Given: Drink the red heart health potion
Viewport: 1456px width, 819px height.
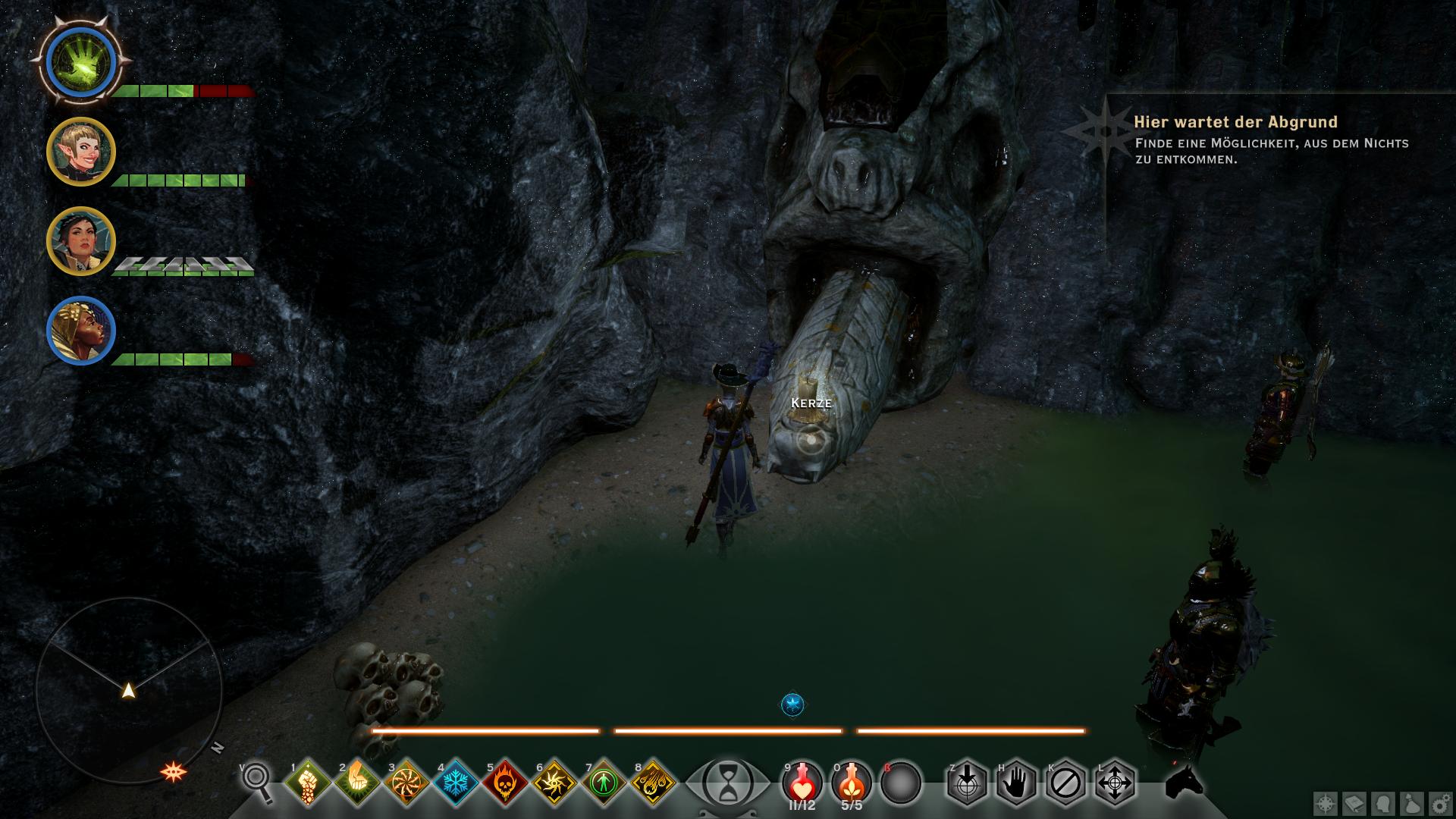Looking at the screenshot, I should point(802,780).
